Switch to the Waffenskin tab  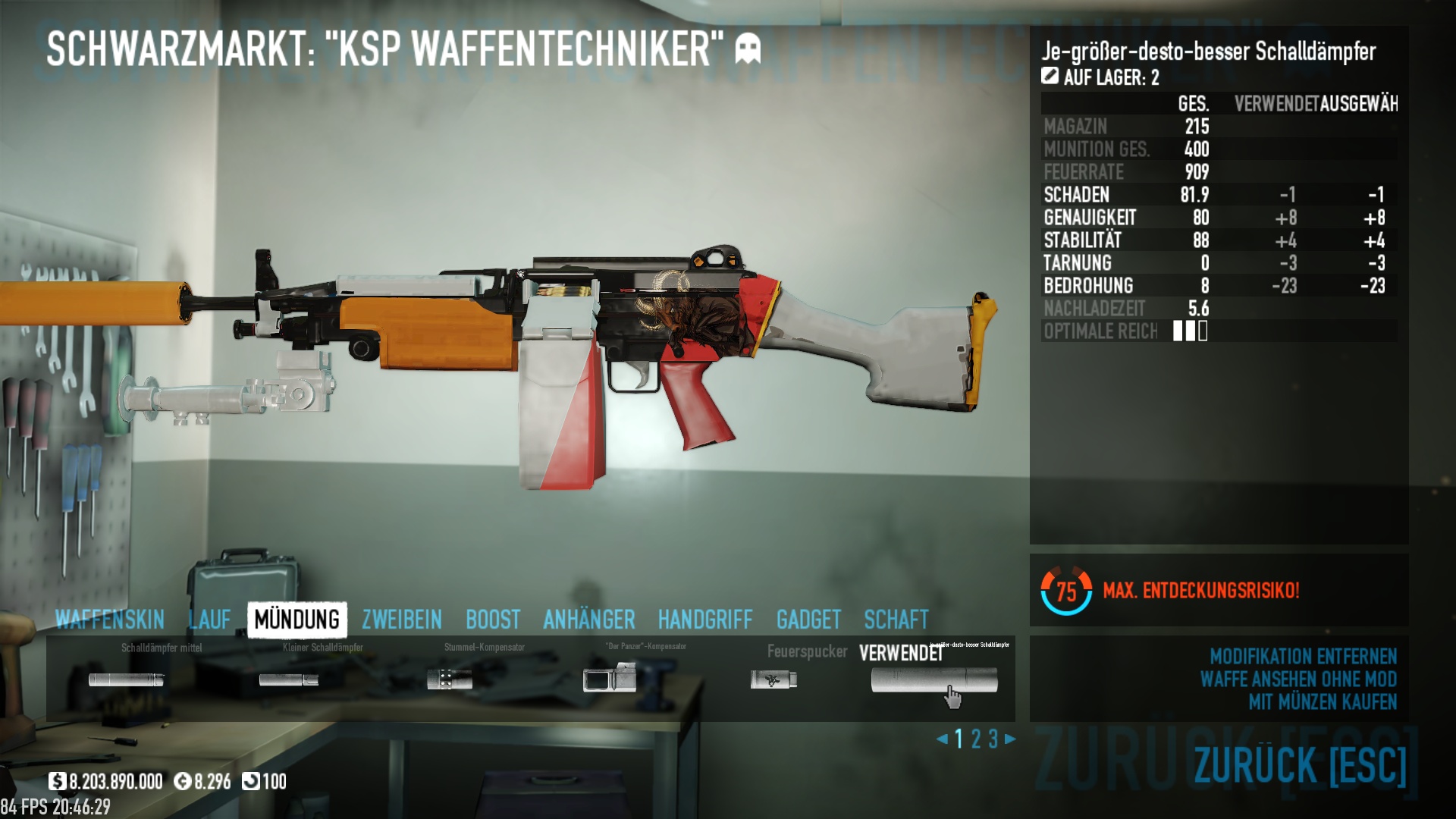pos(110,620)
